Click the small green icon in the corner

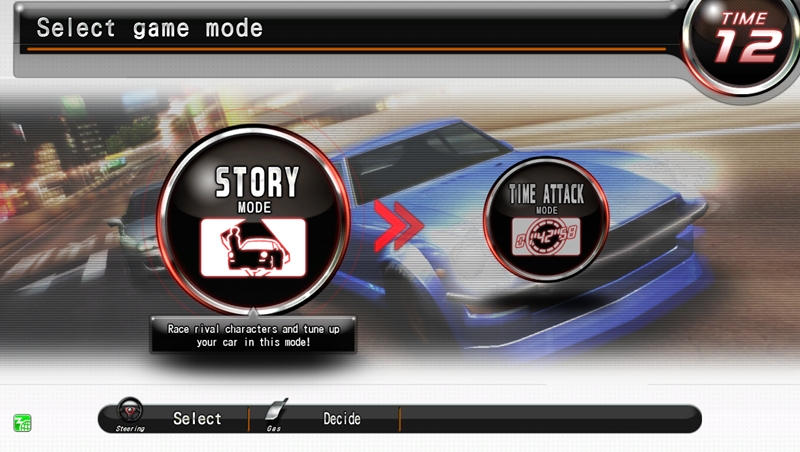pos(22,422)
